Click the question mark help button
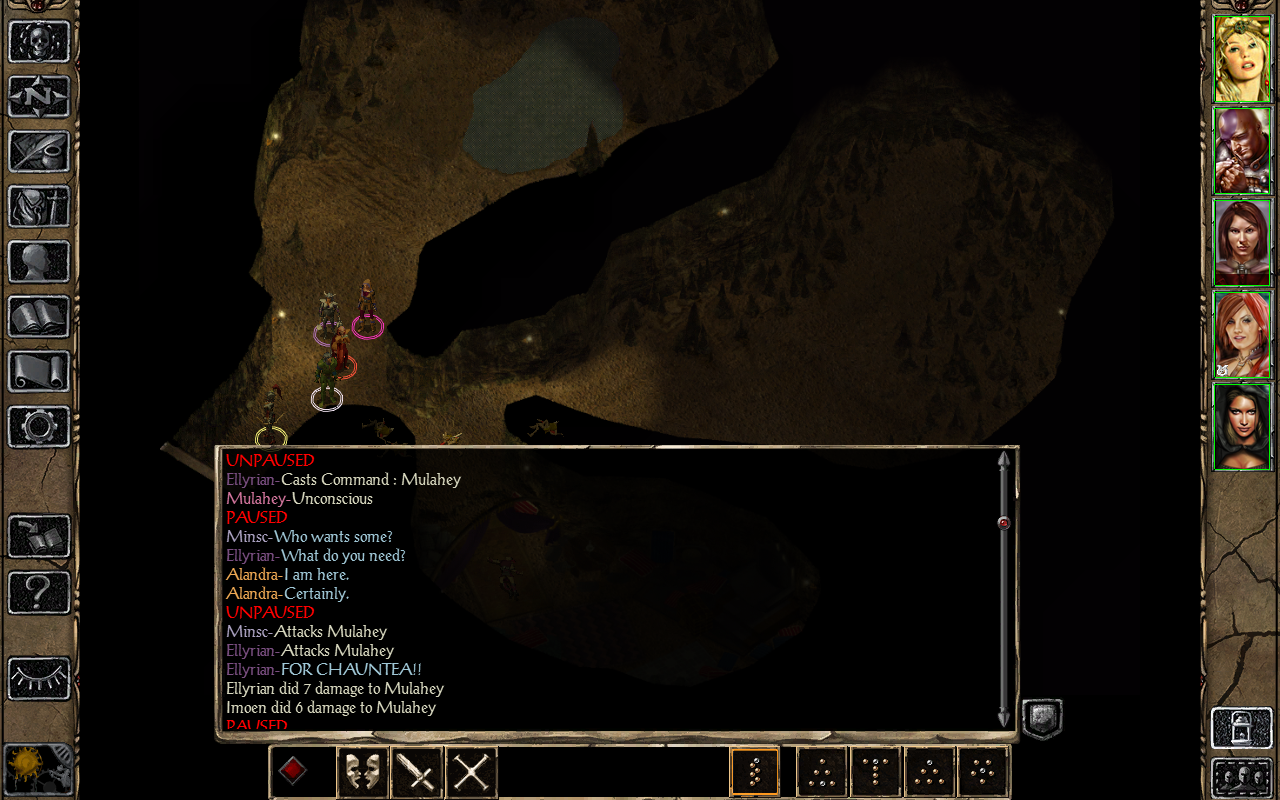This screenshot has width=1280, height=800. point(39,592)
